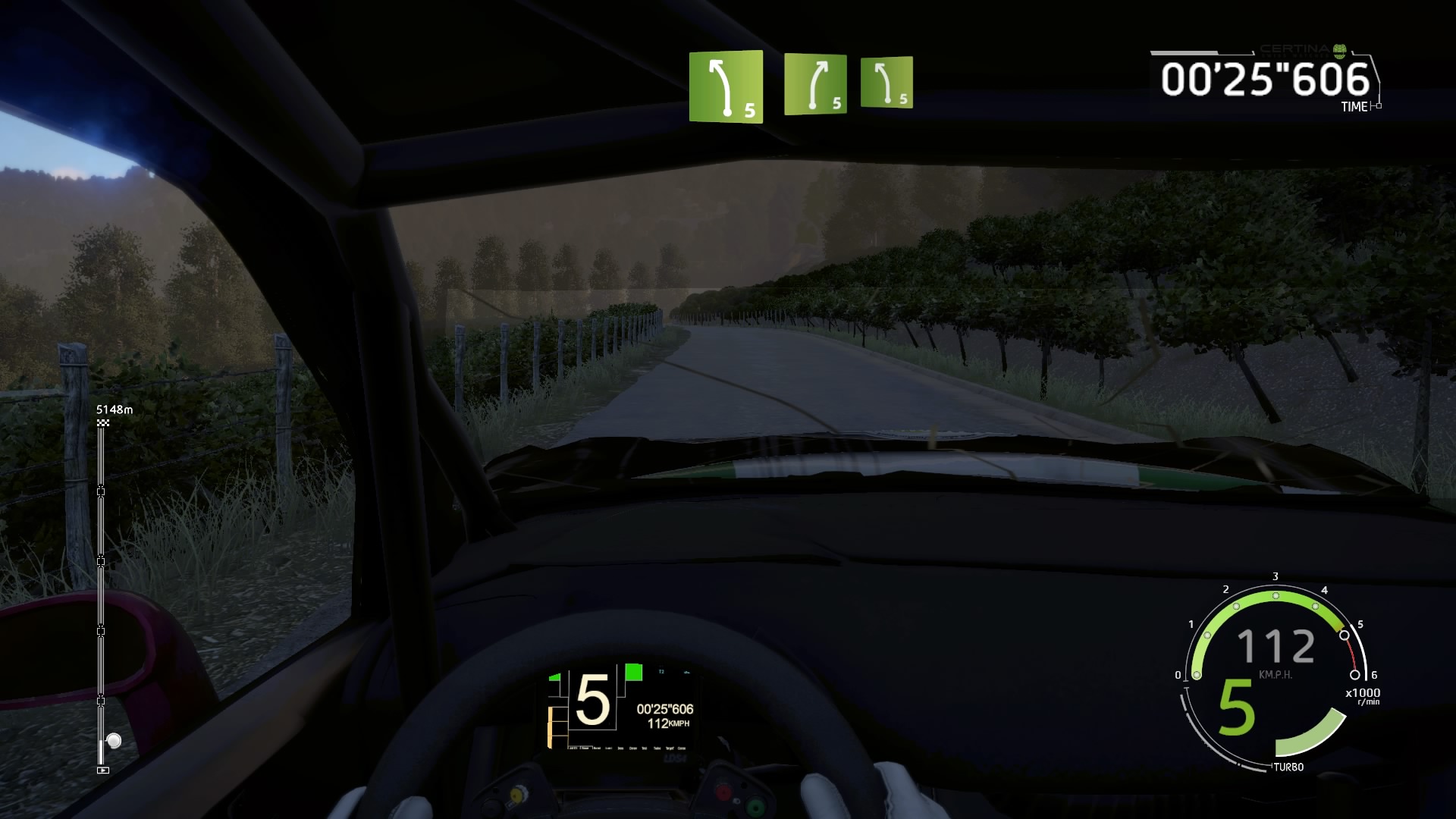The image size is (1456, 819).
Task: Click the right-turn 5 pace note icon
Action: [x=815, y=84]
